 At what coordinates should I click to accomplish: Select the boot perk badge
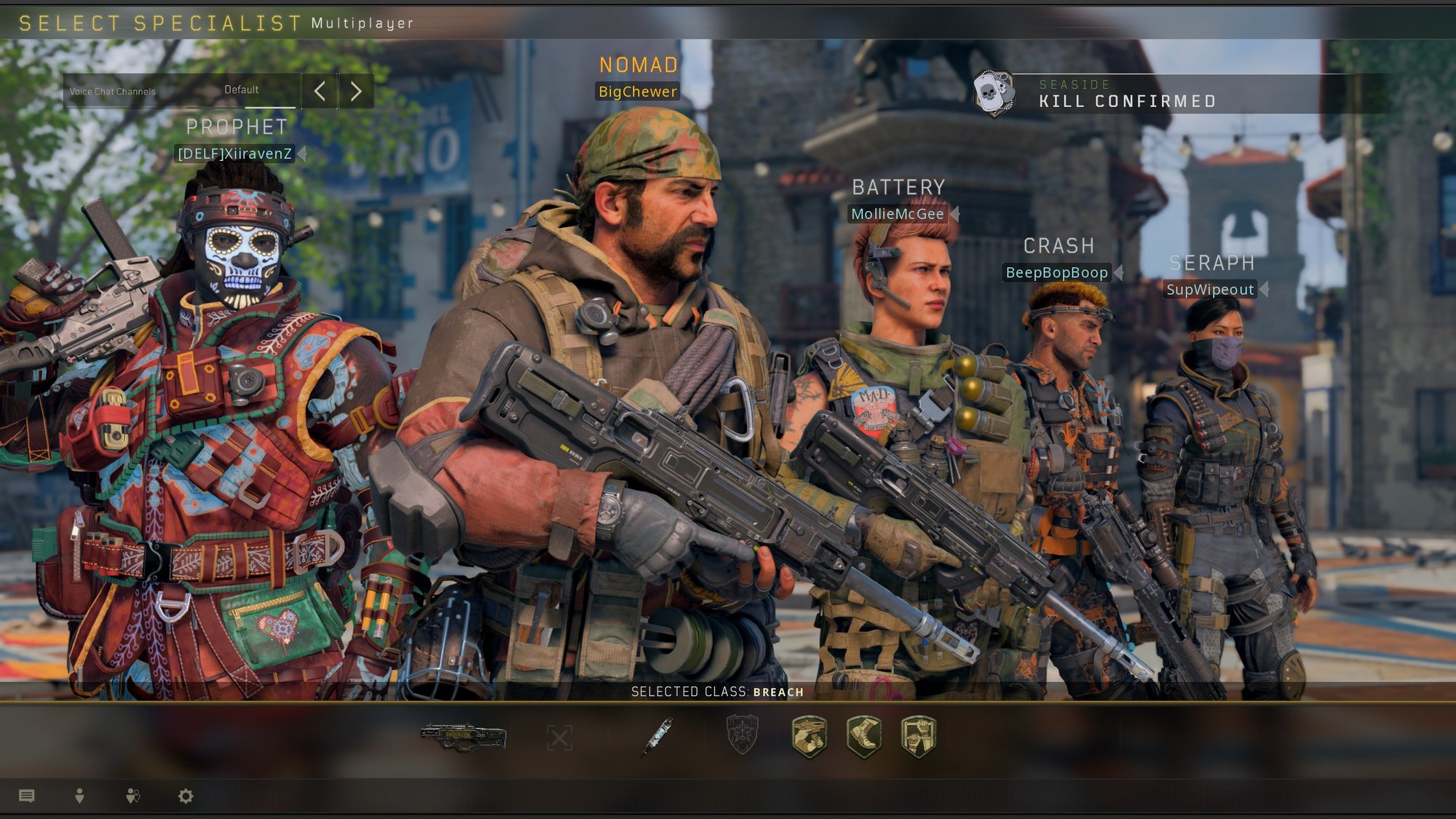[864, 736]
